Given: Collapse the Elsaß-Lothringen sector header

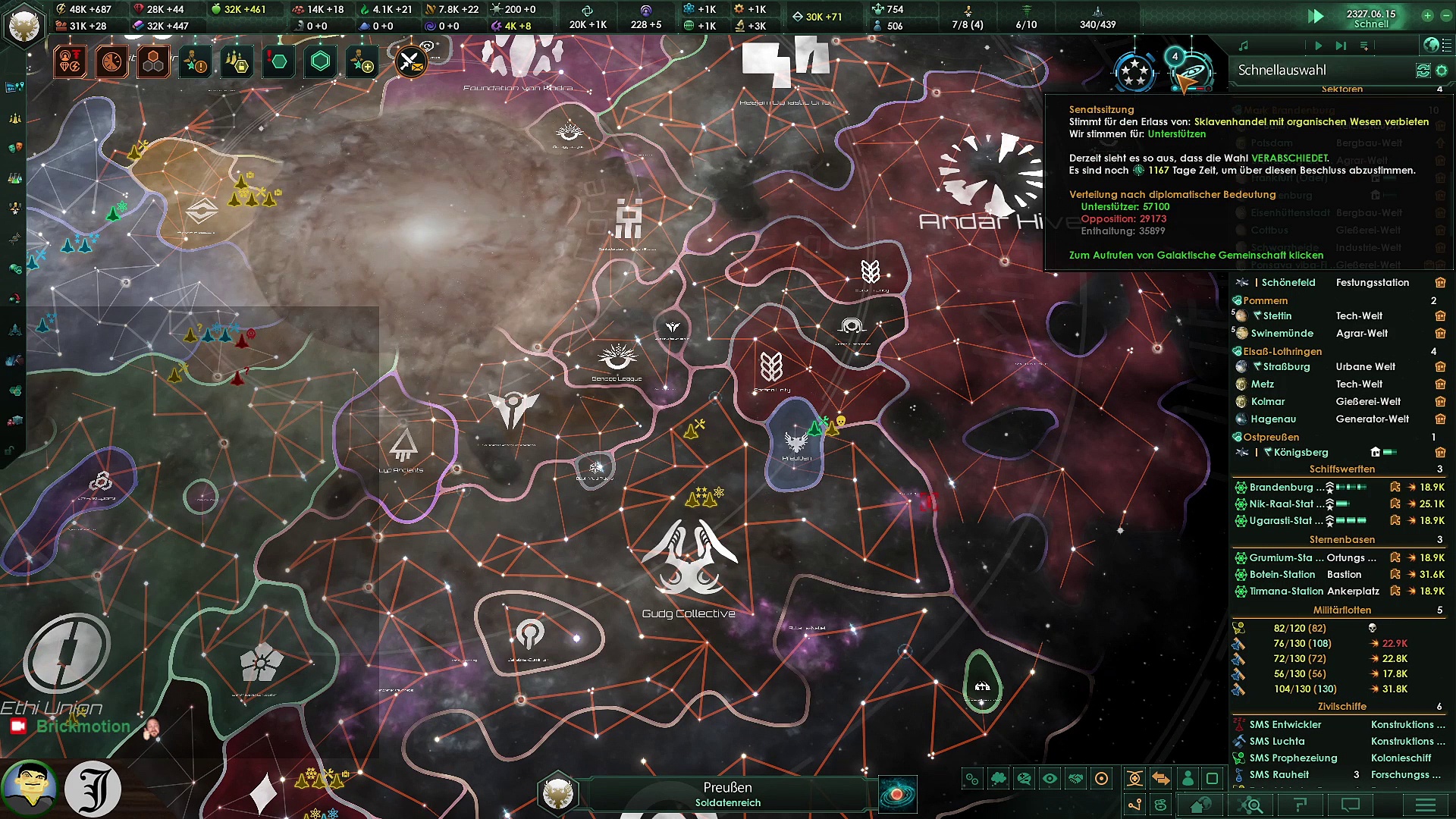Looking at the screenshot, I should point(1282,352).
